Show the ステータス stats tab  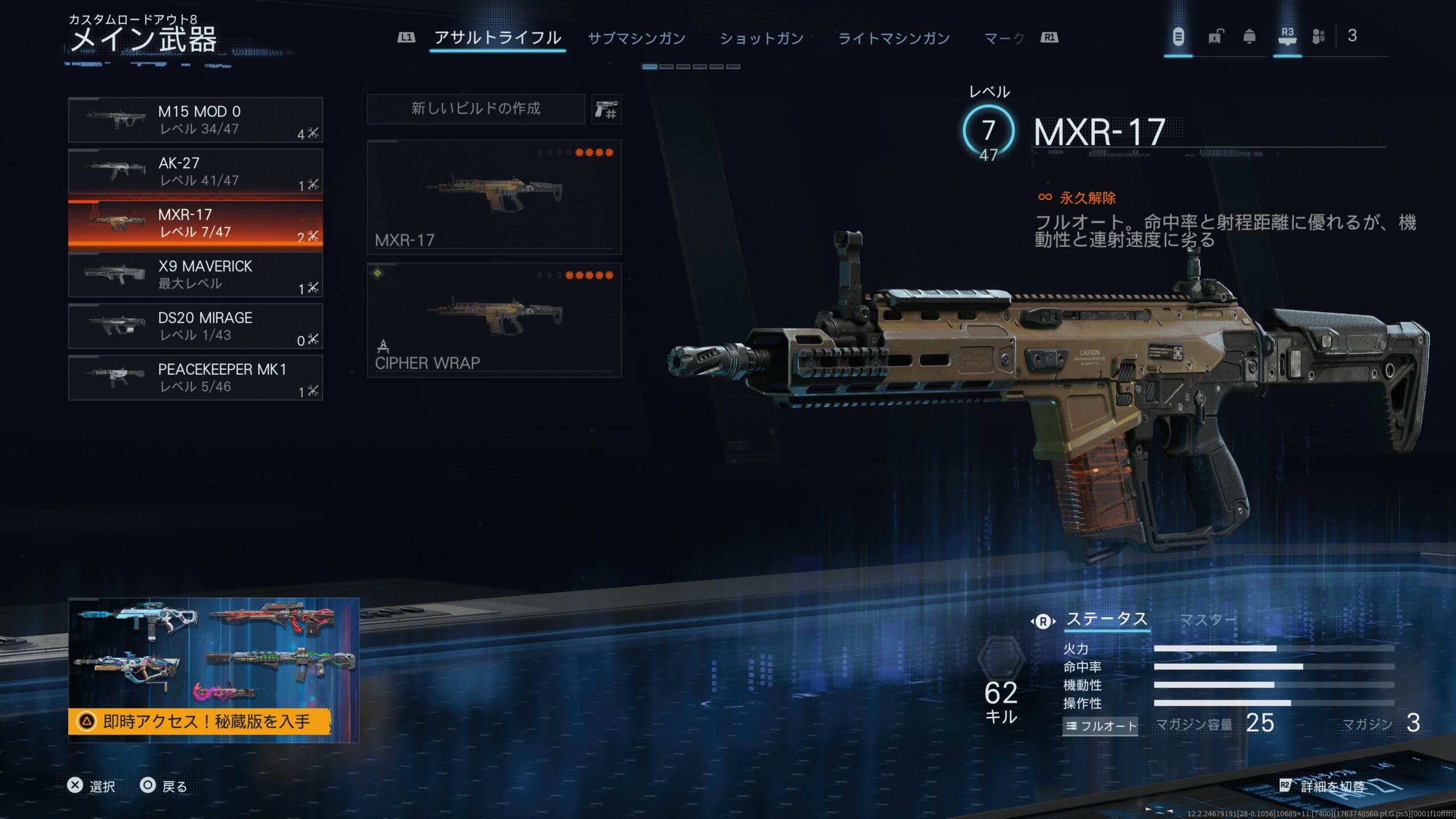coord(1106,619)
